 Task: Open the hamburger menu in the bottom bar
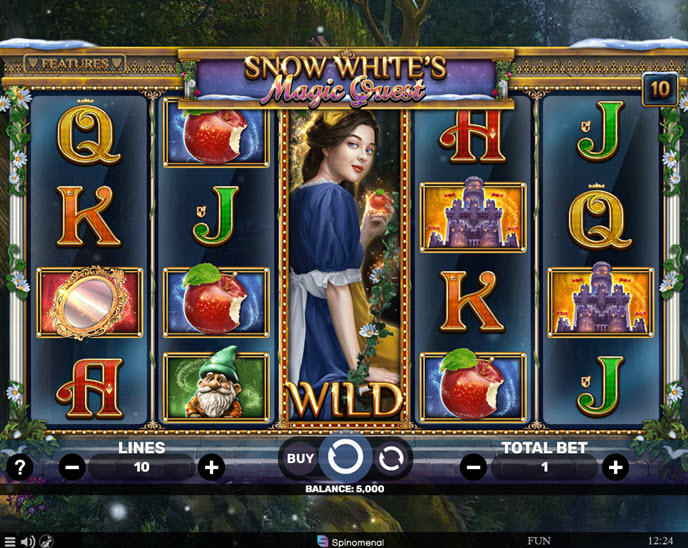coord(10,541)
